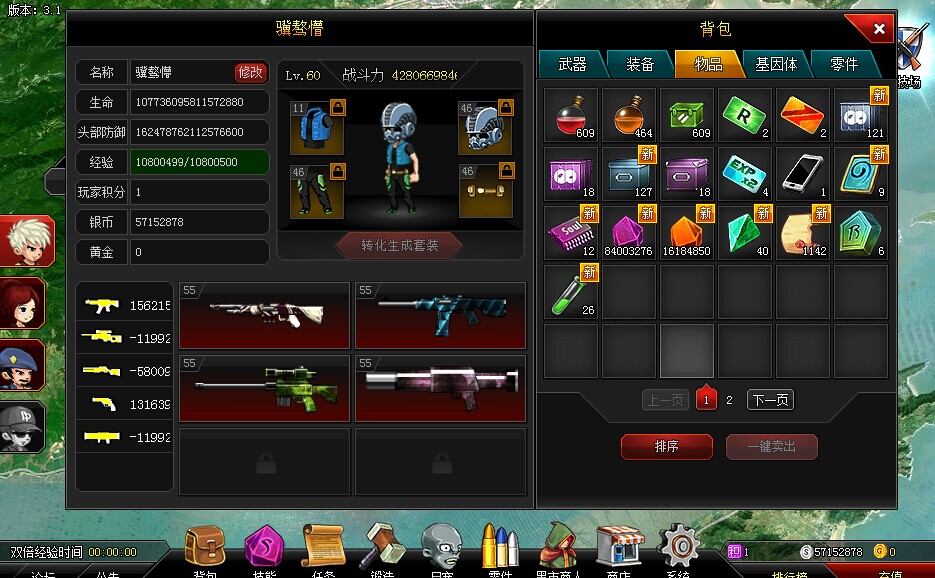
Task: Click the 修改 rename button
Action: (x=251, y=72)
